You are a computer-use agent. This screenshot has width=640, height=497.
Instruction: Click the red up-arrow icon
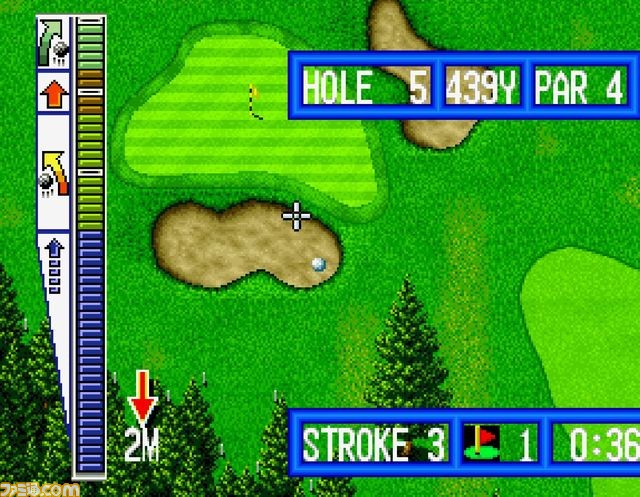[x=54, y=97]
